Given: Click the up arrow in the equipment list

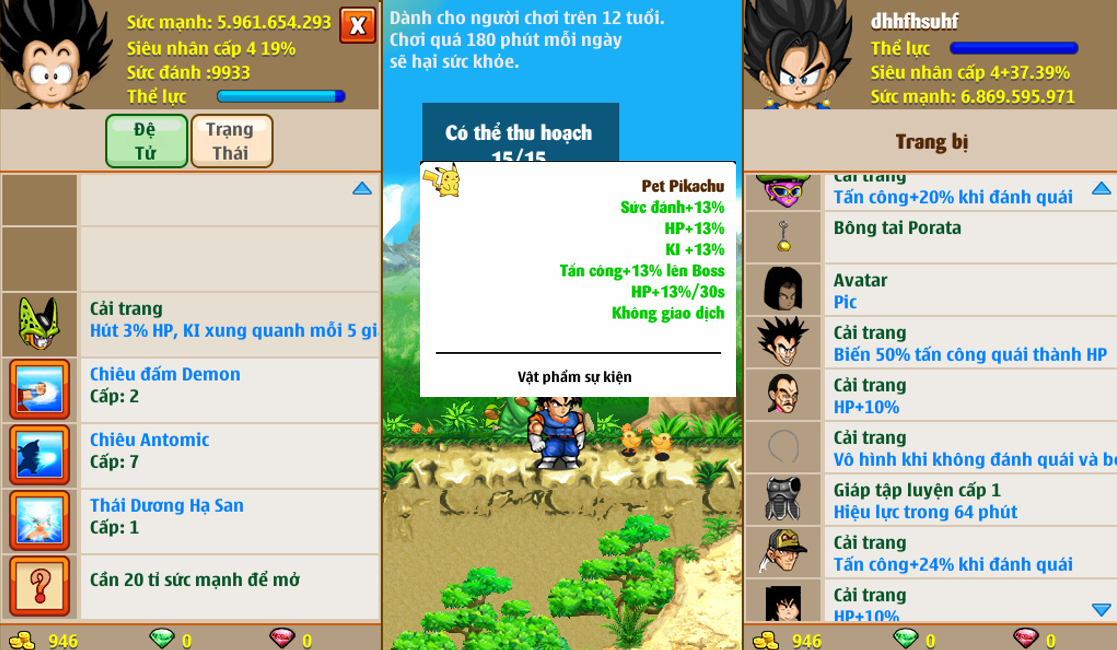Looking at the screenshot, I should coord(1101,188).
